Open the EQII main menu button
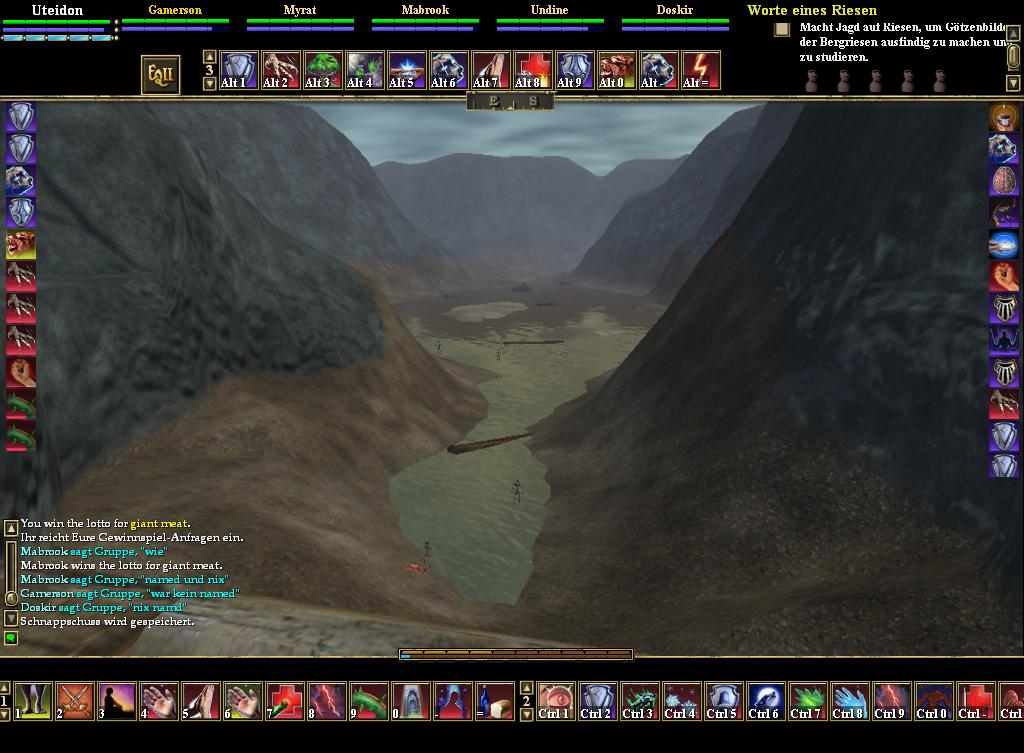 pos(161,75)
